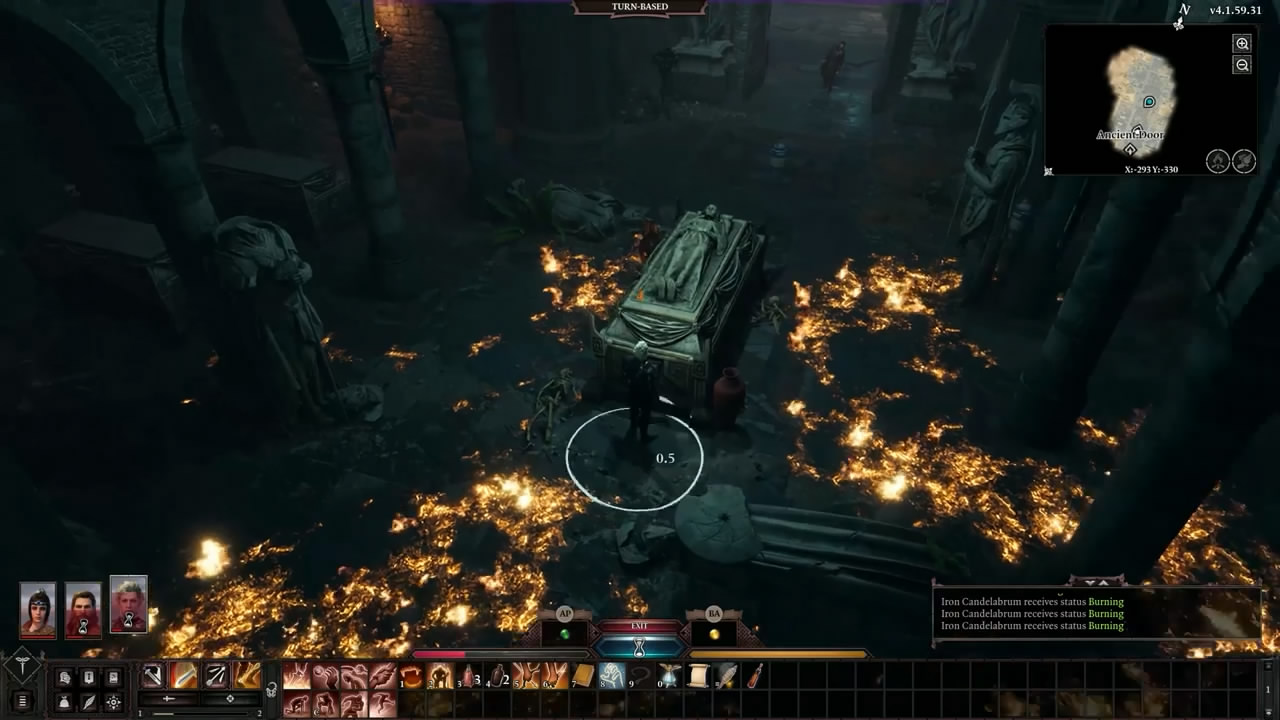
Task: End turn using the hourglass button
Action: [639, 647]
